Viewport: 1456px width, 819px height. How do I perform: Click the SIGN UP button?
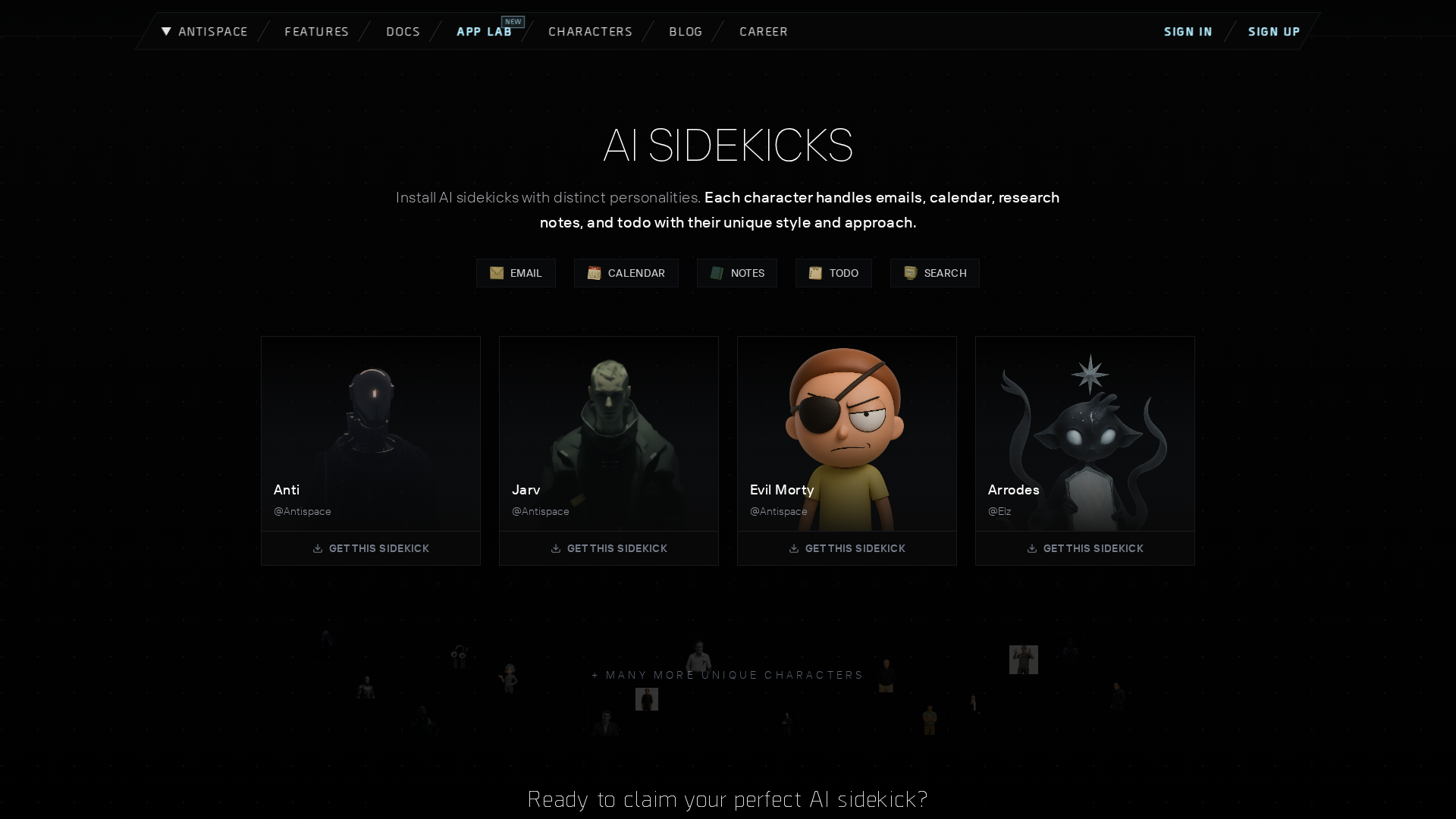pyautogui.click(x=1274, y=32)
